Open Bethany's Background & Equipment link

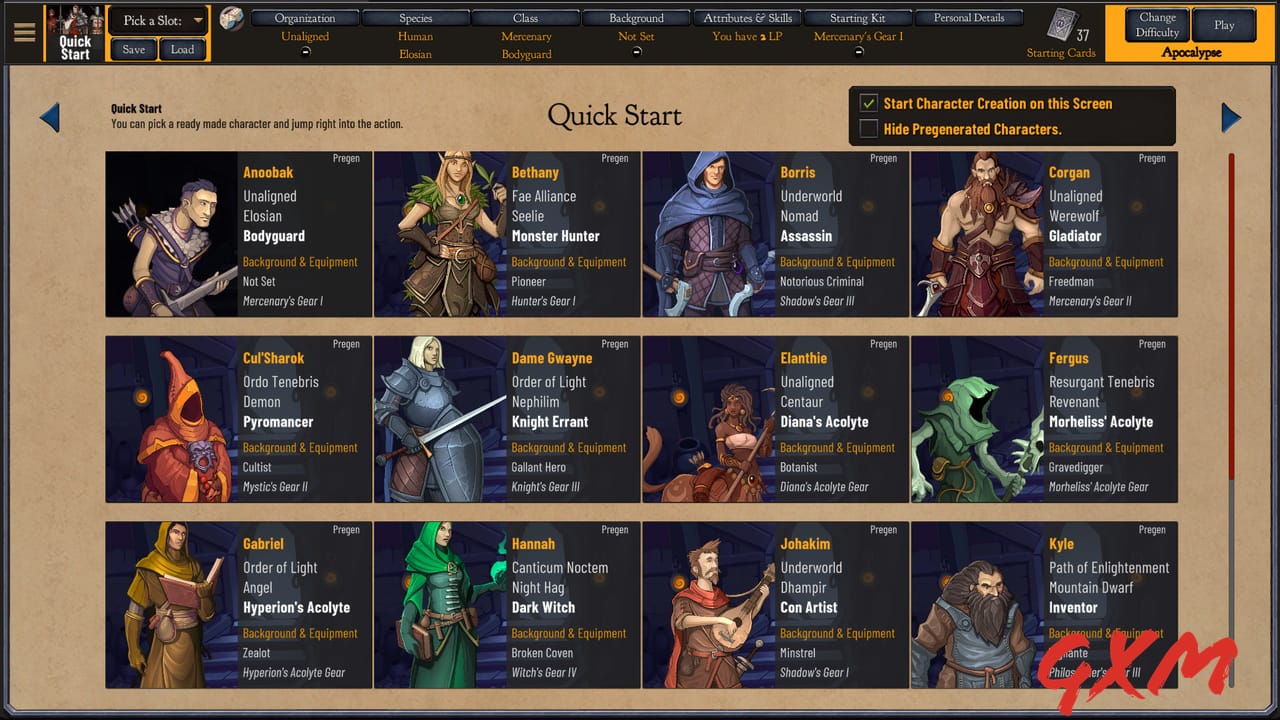569,261
